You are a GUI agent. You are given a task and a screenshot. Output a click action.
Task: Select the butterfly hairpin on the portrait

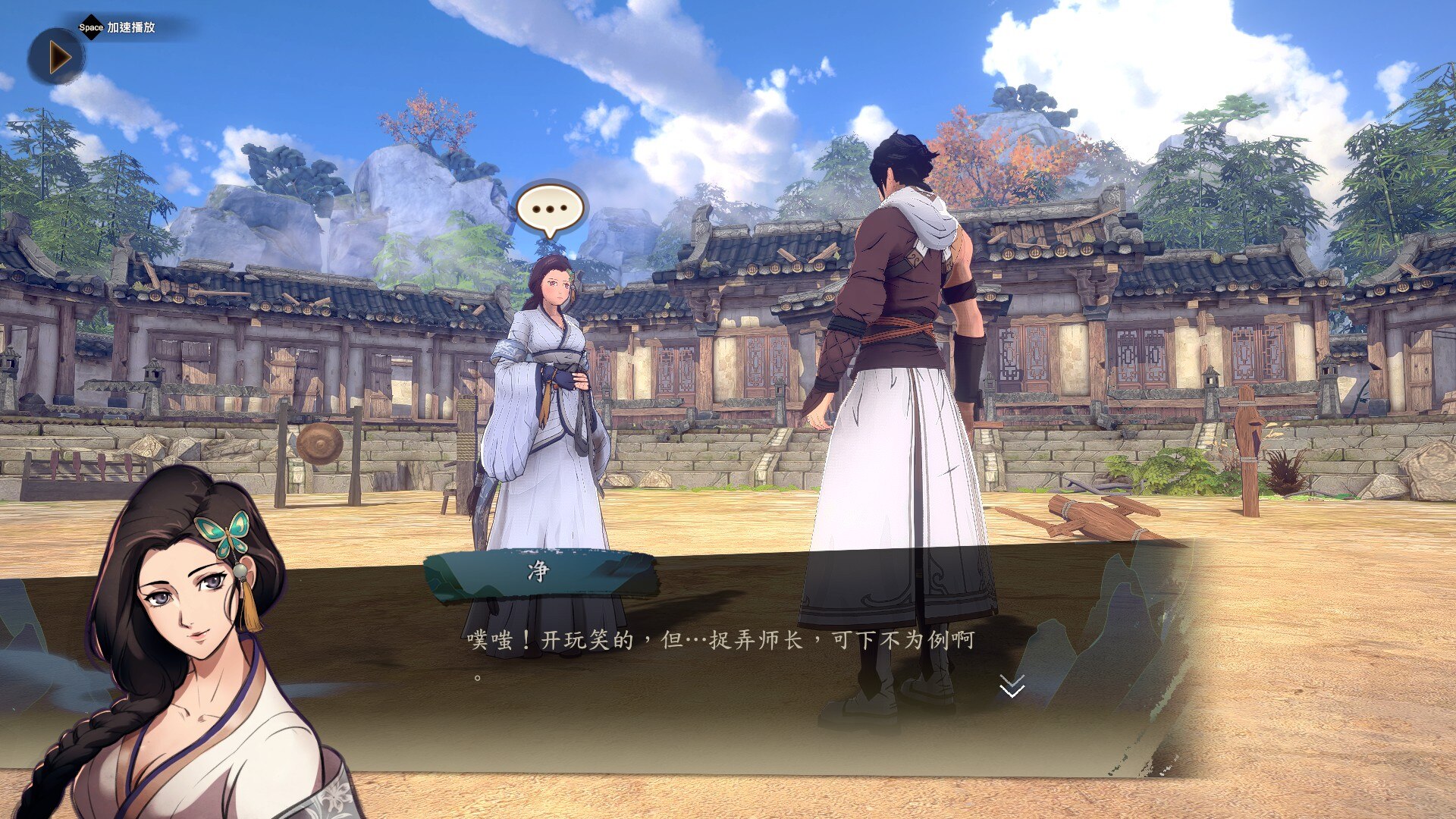coord(226,534)
